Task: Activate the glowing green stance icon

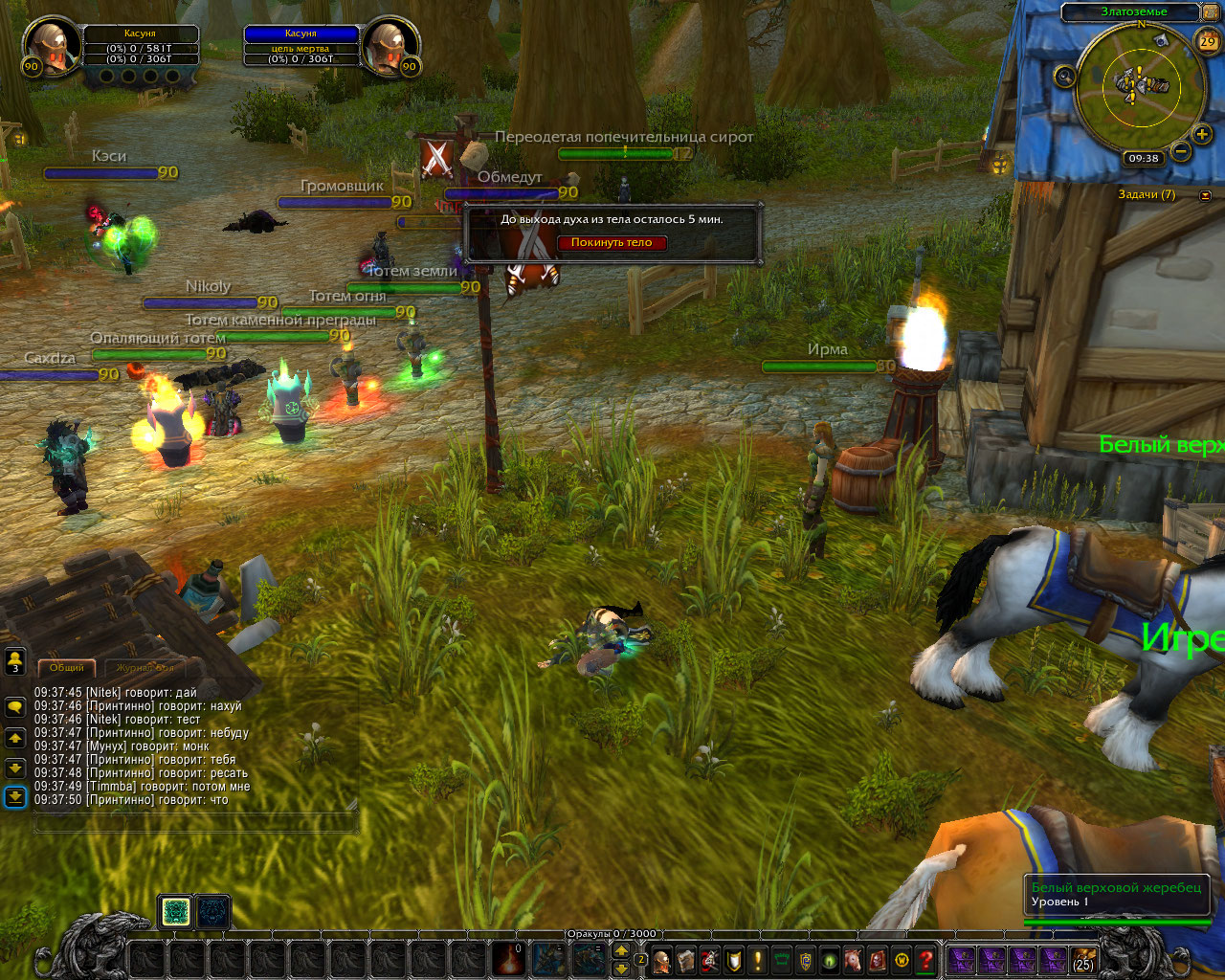Action: (x=175, y=912)
